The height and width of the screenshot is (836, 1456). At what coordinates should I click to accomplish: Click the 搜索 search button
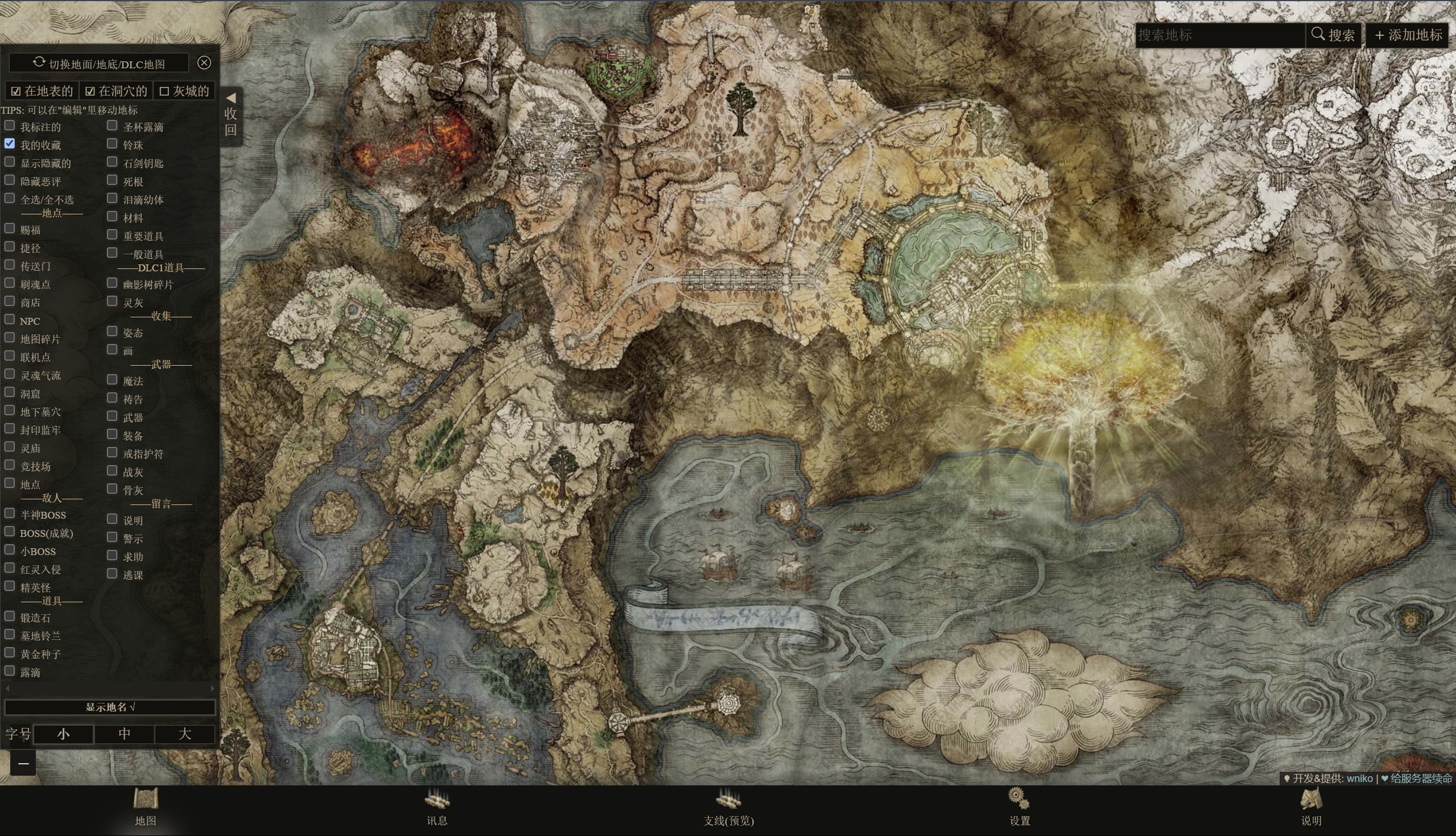(x=1333, y=35)
